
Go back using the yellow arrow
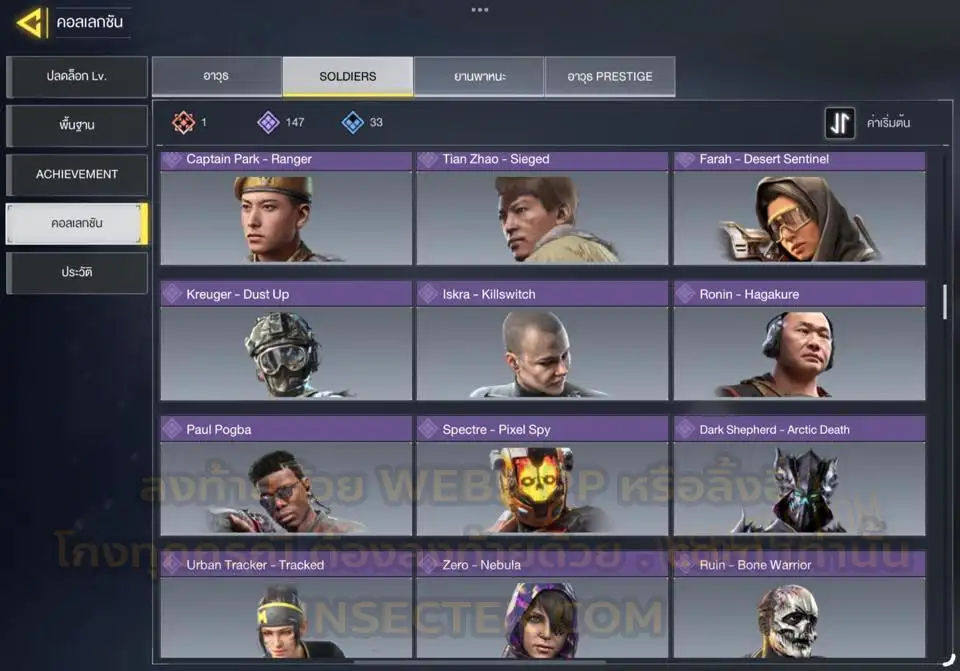pos(30,22)
